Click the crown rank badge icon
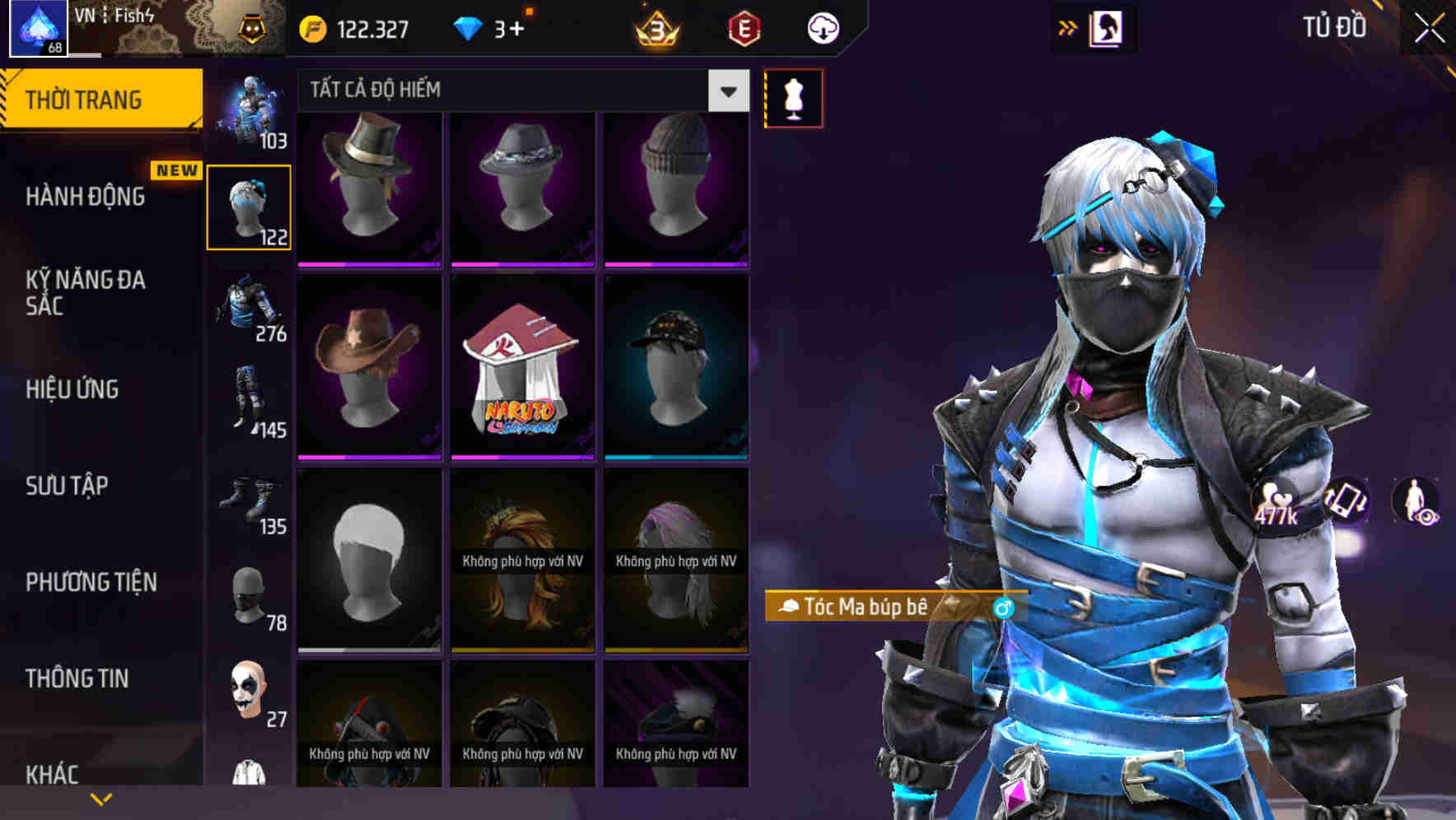 pos(656,29)
